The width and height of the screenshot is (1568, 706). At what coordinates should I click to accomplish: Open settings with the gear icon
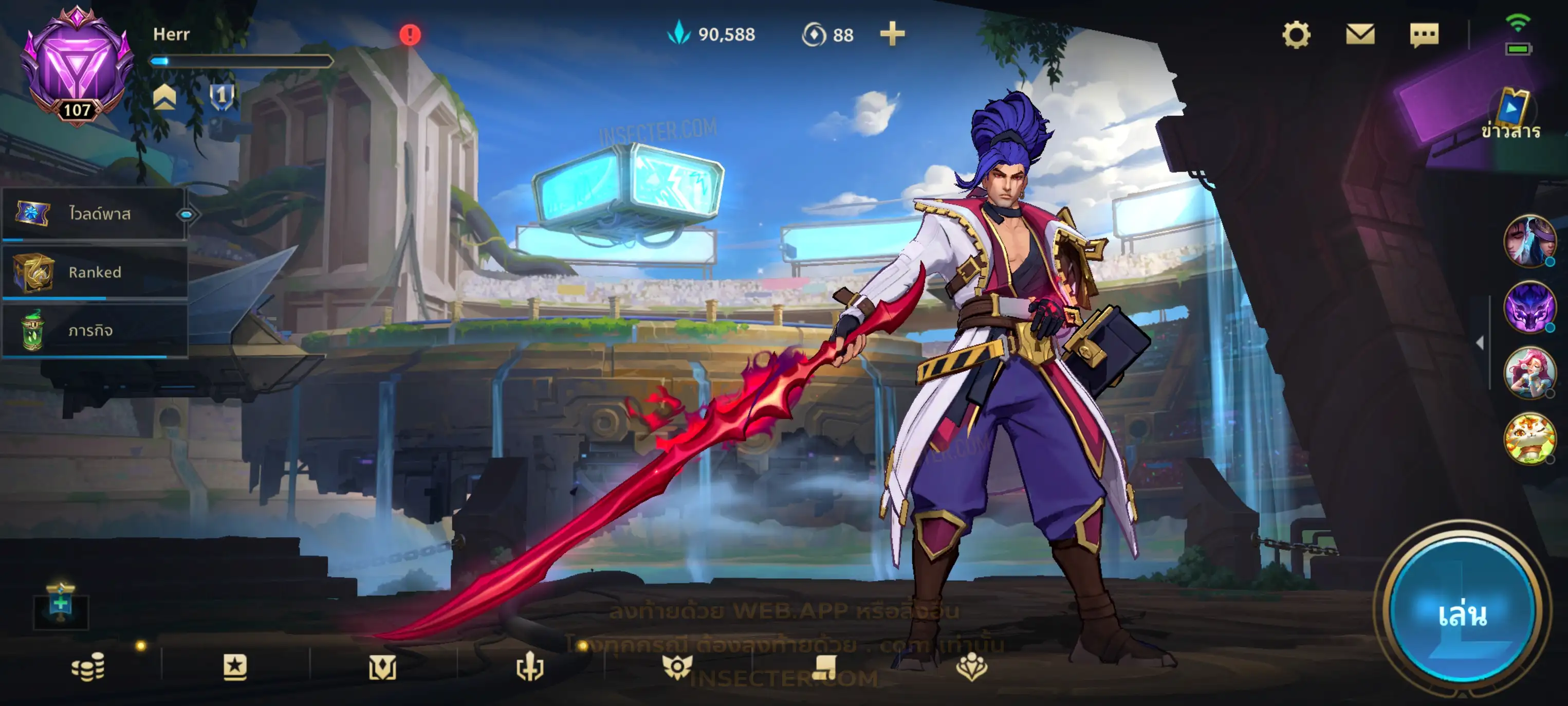click(1296, 35)
